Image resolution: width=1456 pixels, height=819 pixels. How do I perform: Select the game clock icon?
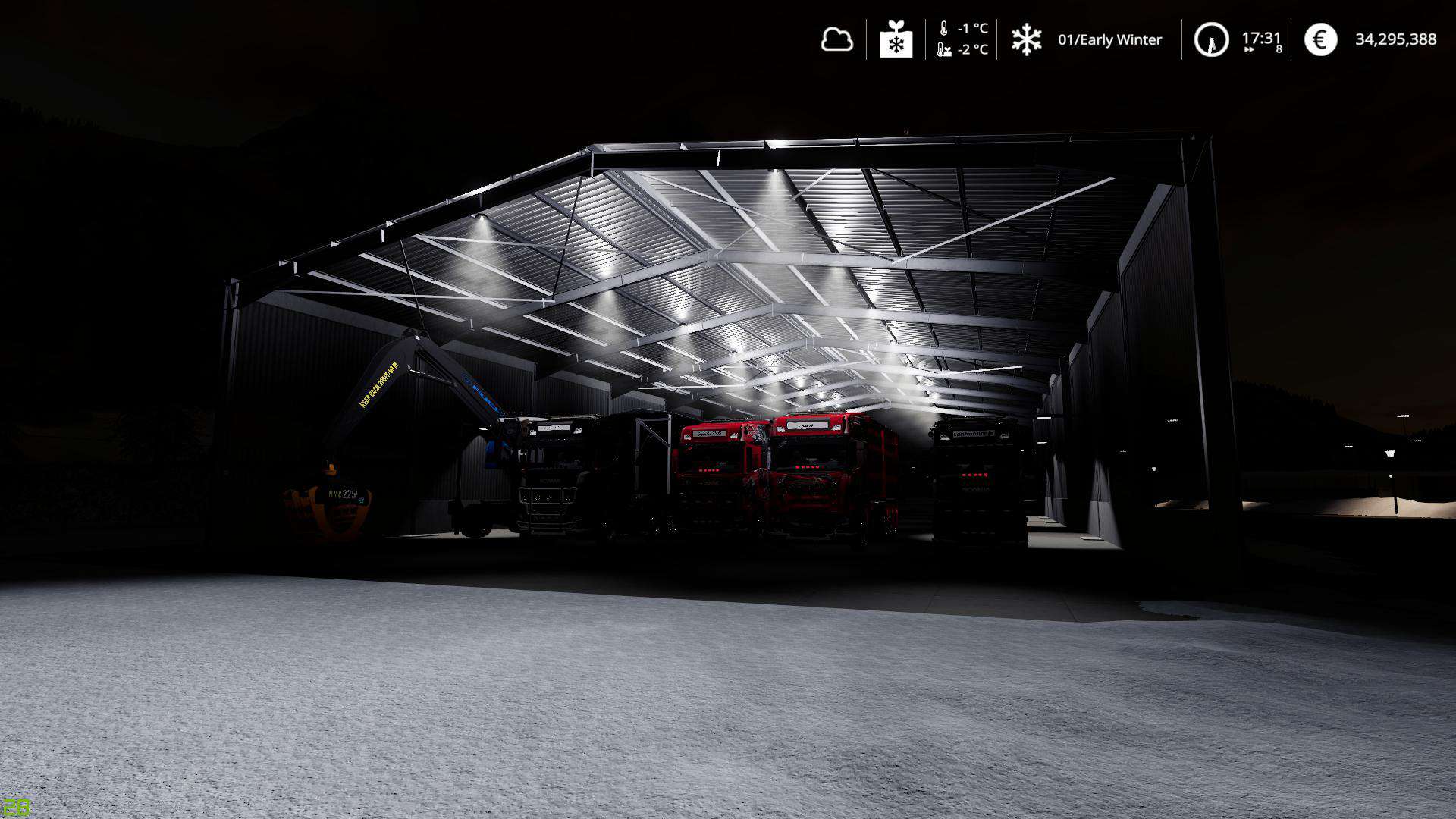click(1211, 39)
